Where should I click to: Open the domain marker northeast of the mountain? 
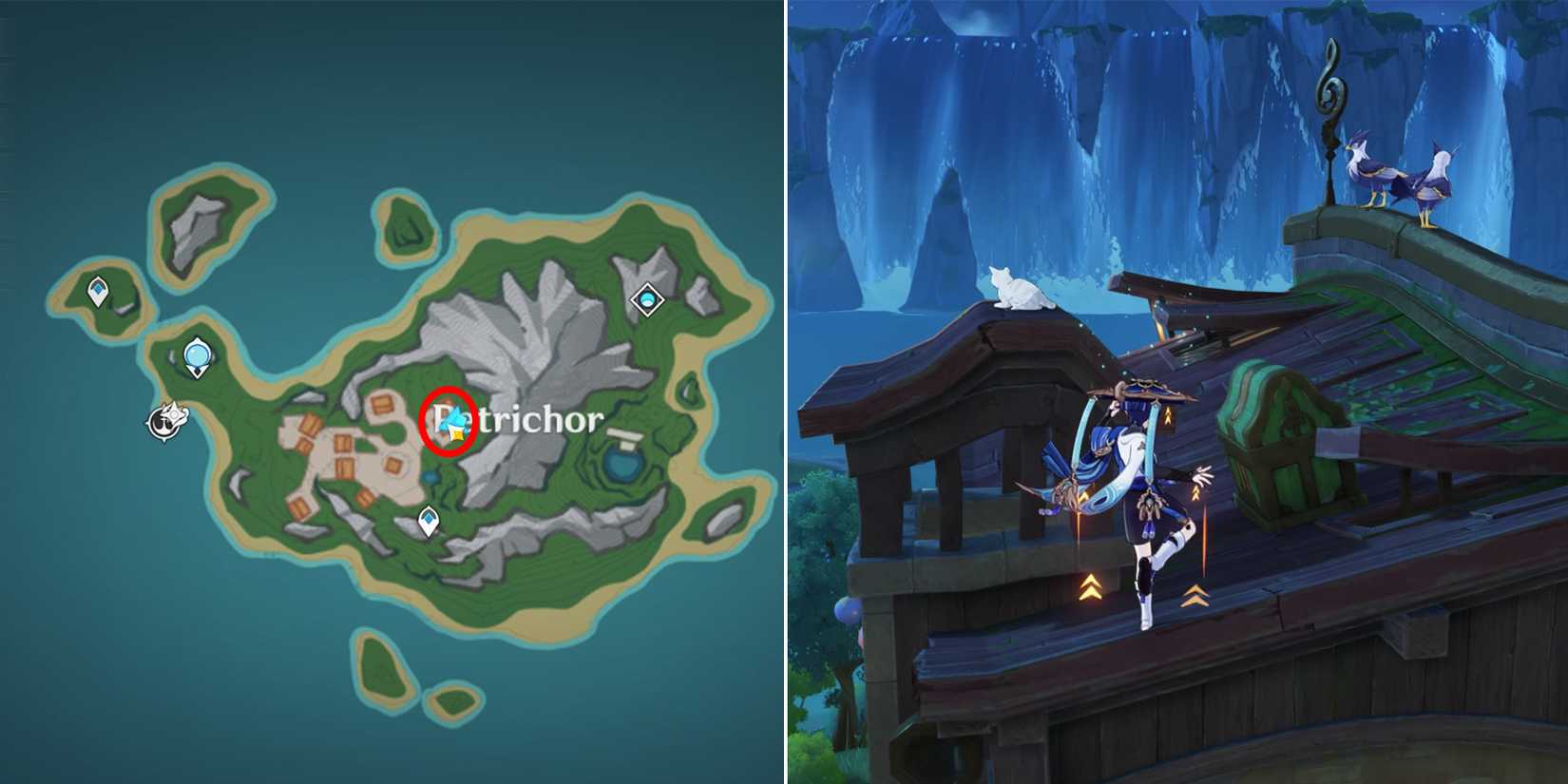click(x=646, y=299)
